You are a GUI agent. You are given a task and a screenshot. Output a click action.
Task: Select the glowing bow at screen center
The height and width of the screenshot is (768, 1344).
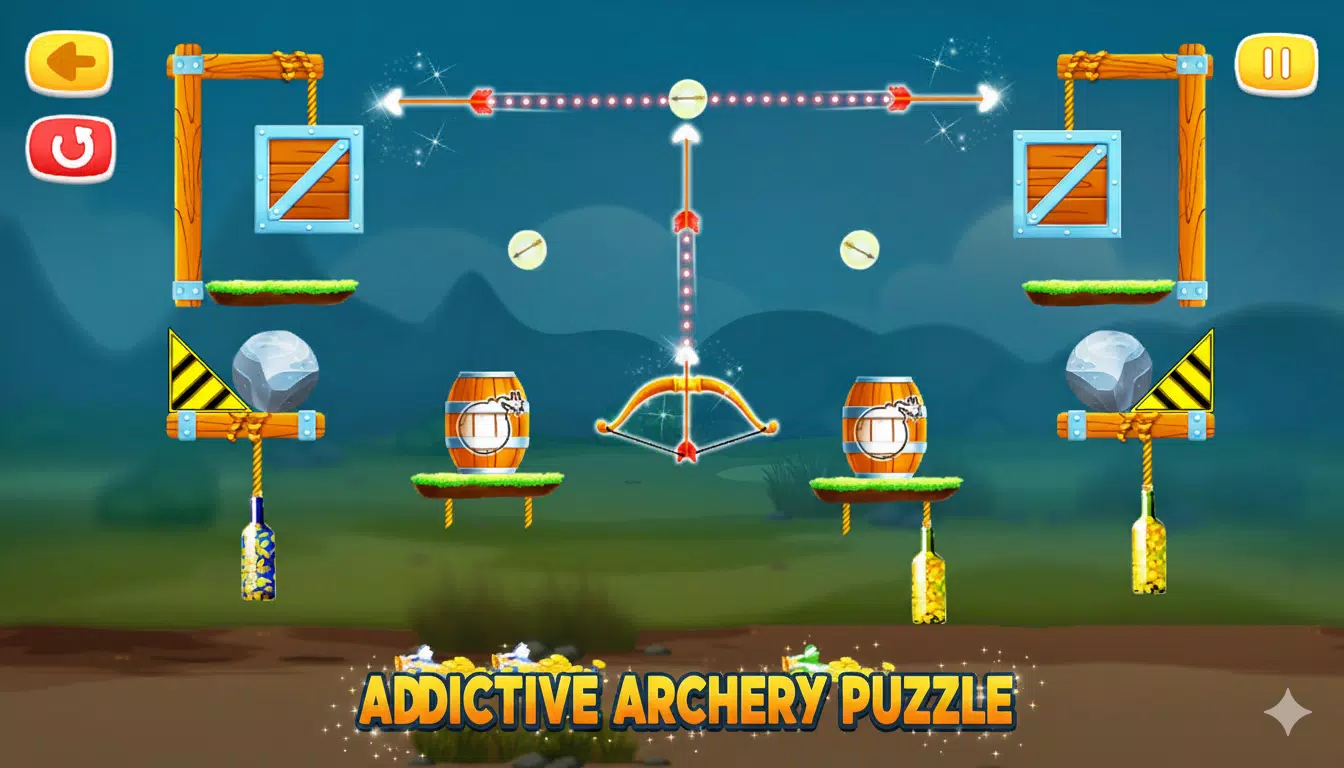(x=686, y=410)
